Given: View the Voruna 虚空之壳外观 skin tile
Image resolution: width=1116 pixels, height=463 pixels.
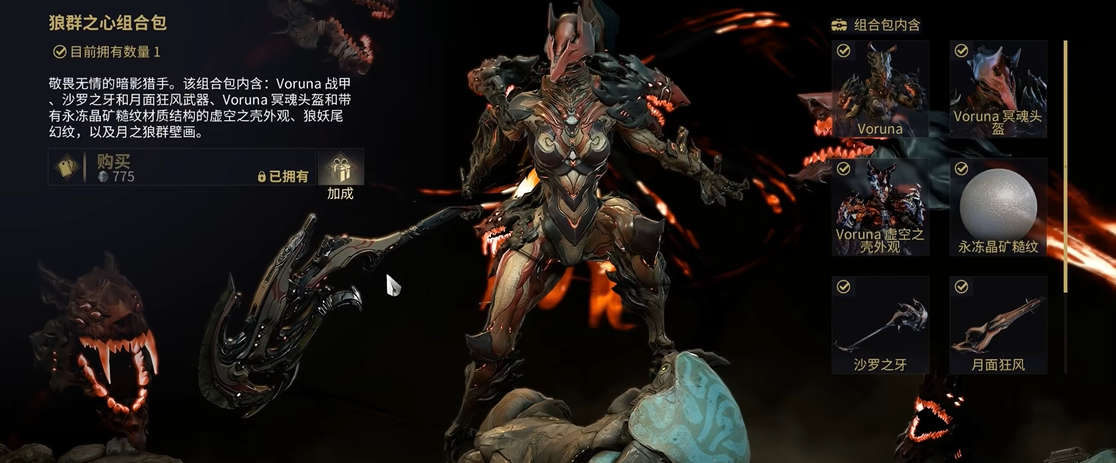Looking at the screenshot, I should pyautogui.click(x=880, y=206).
